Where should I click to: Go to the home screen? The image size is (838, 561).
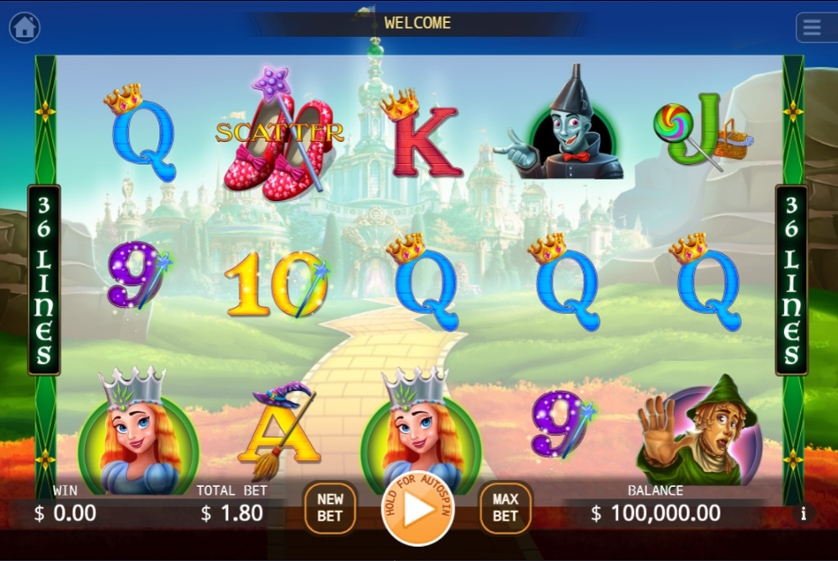[x=25, y=27]
